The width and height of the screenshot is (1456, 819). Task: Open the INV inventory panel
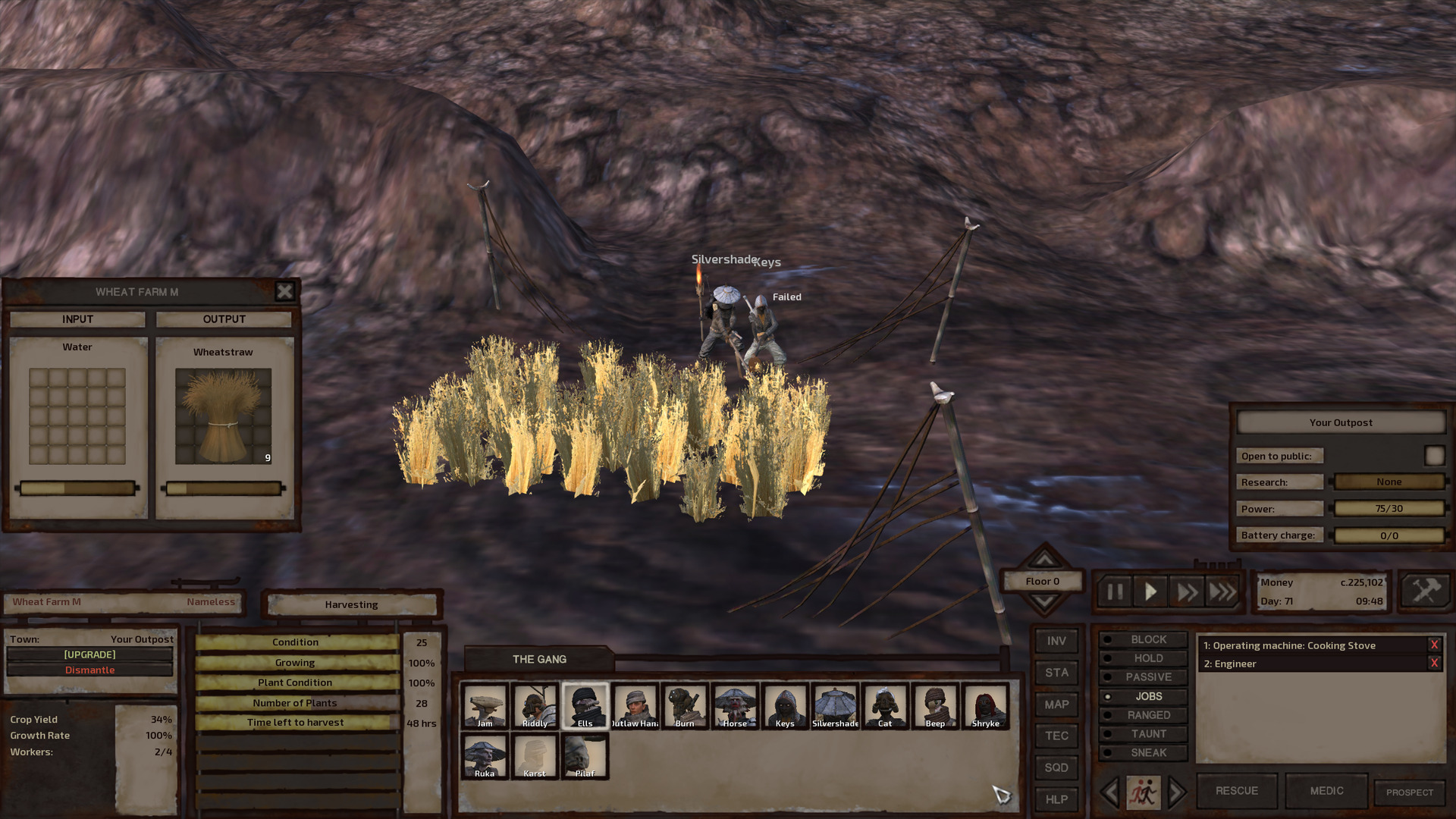click(x=1056, y=641)
